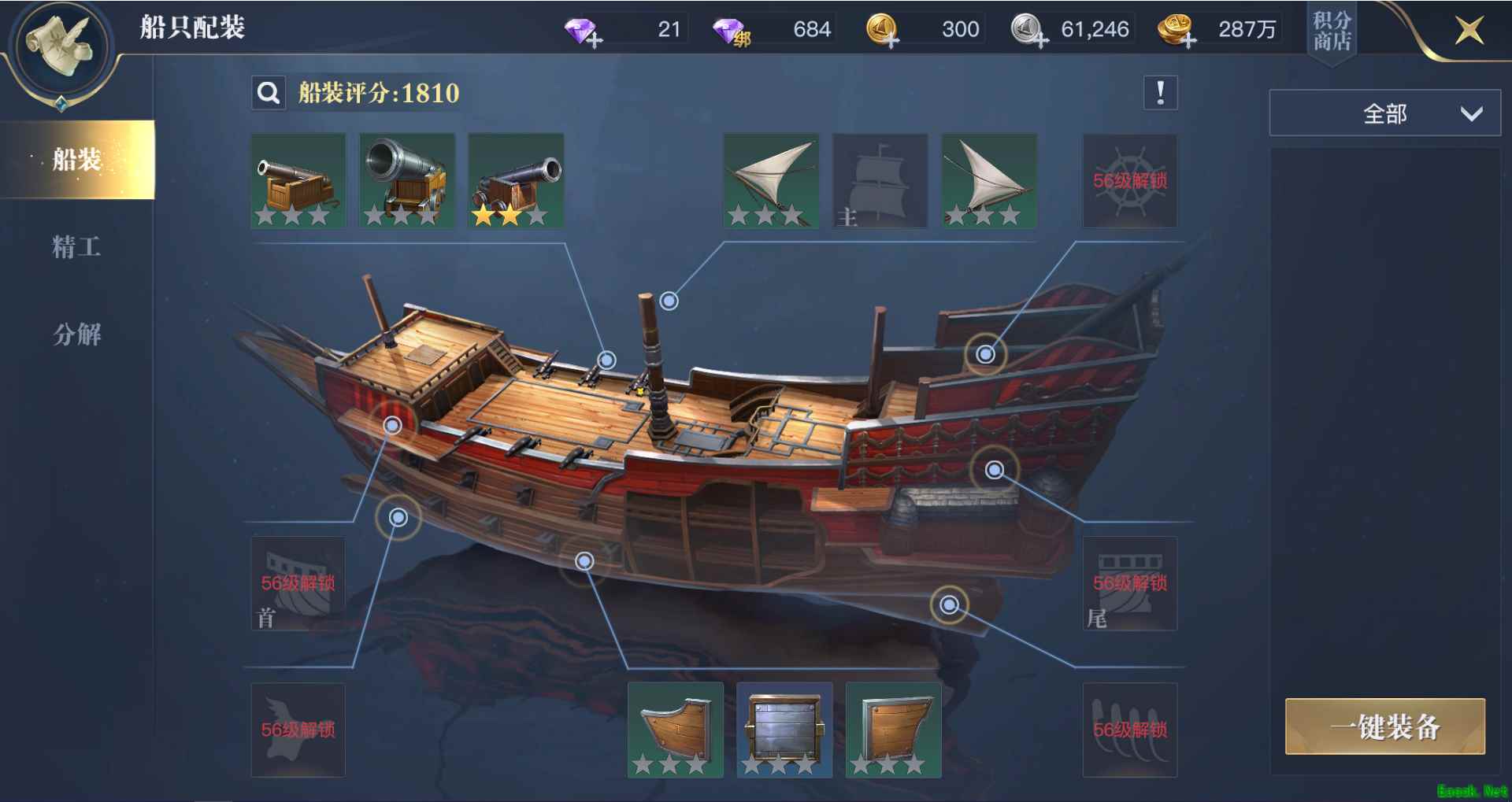The width and height of the screenshot is (1512, 802).
Task: Select the locked bow 首 slot
Action: [x=298, y=583]
